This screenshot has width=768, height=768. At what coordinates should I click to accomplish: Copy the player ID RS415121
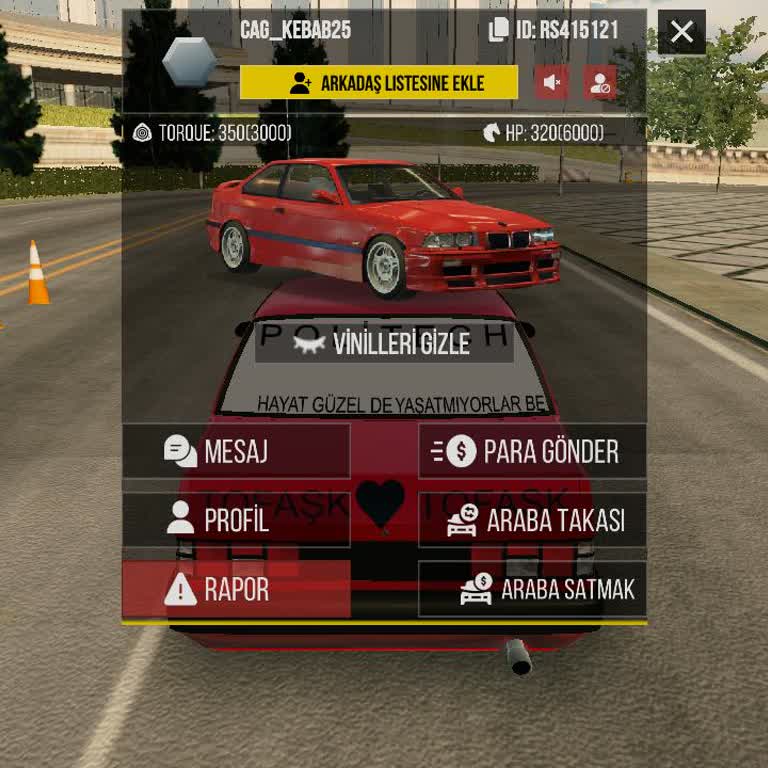point(498,30)
